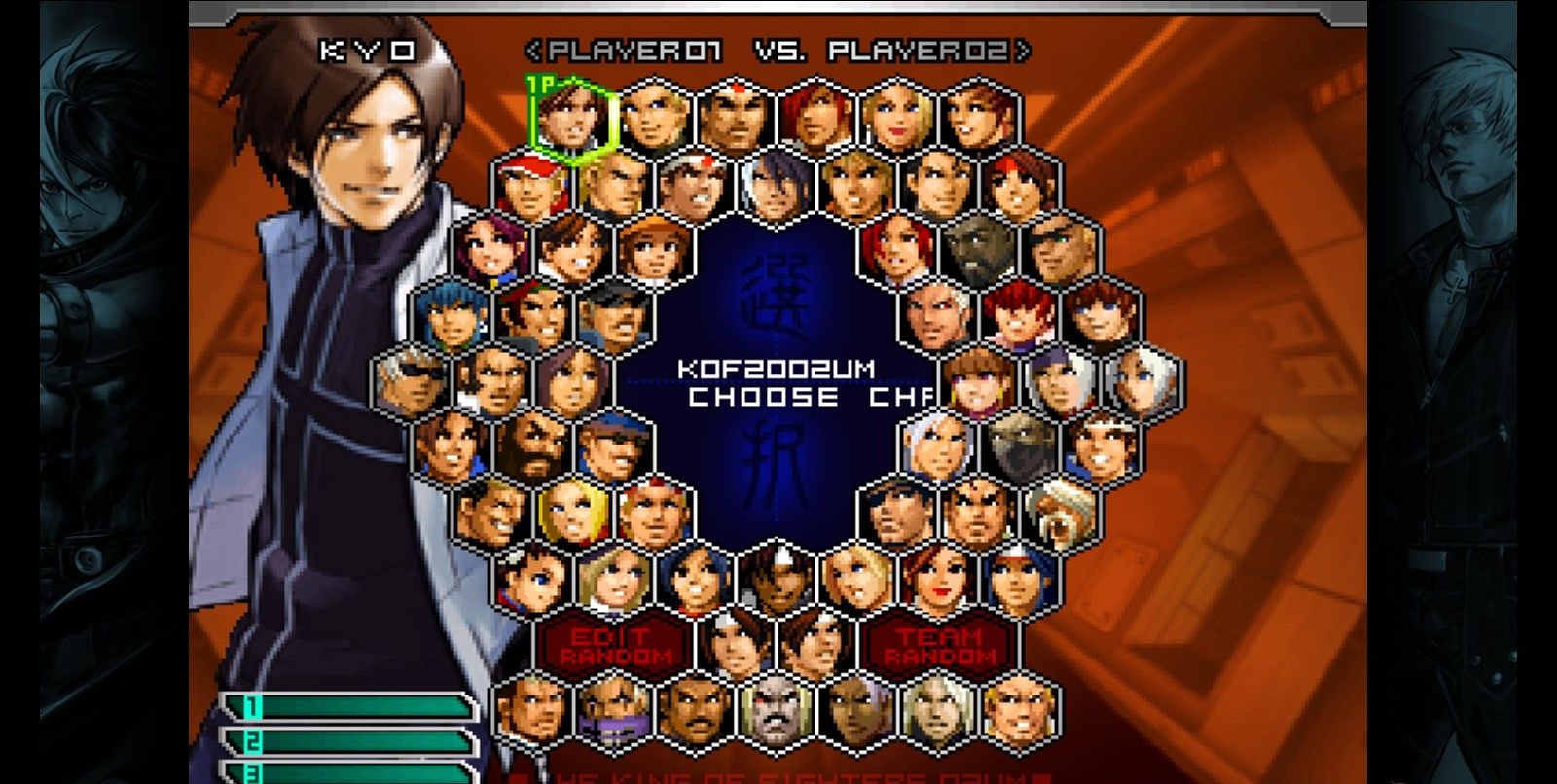The height and width of the screenshot is (784, 1557).
Task: Click the 1P cursor highlighting Kyo's portrait
Action: point(572,117)
